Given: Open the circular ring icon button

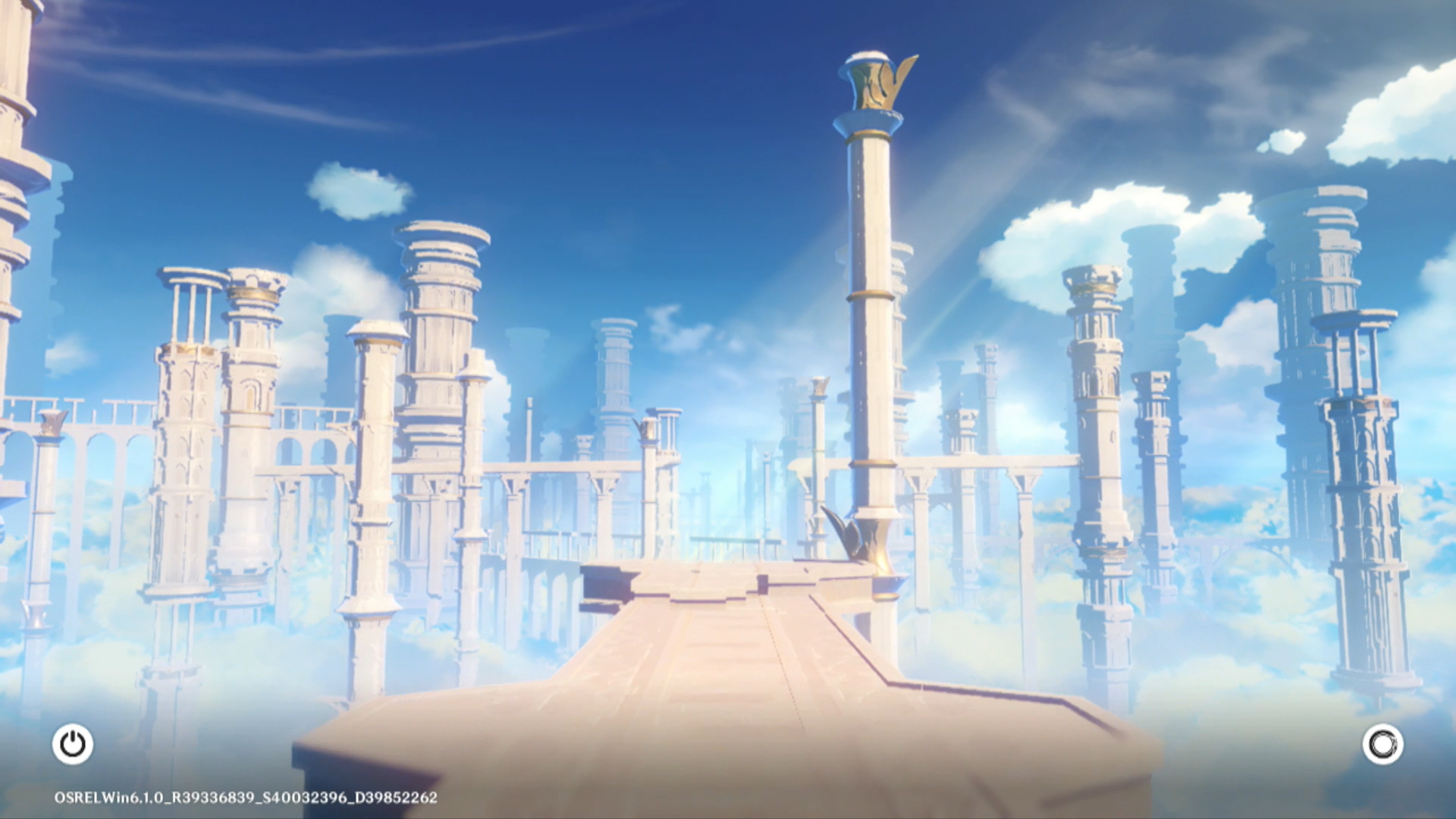Looking at the screenshot, I should (x=1382, y=744).
